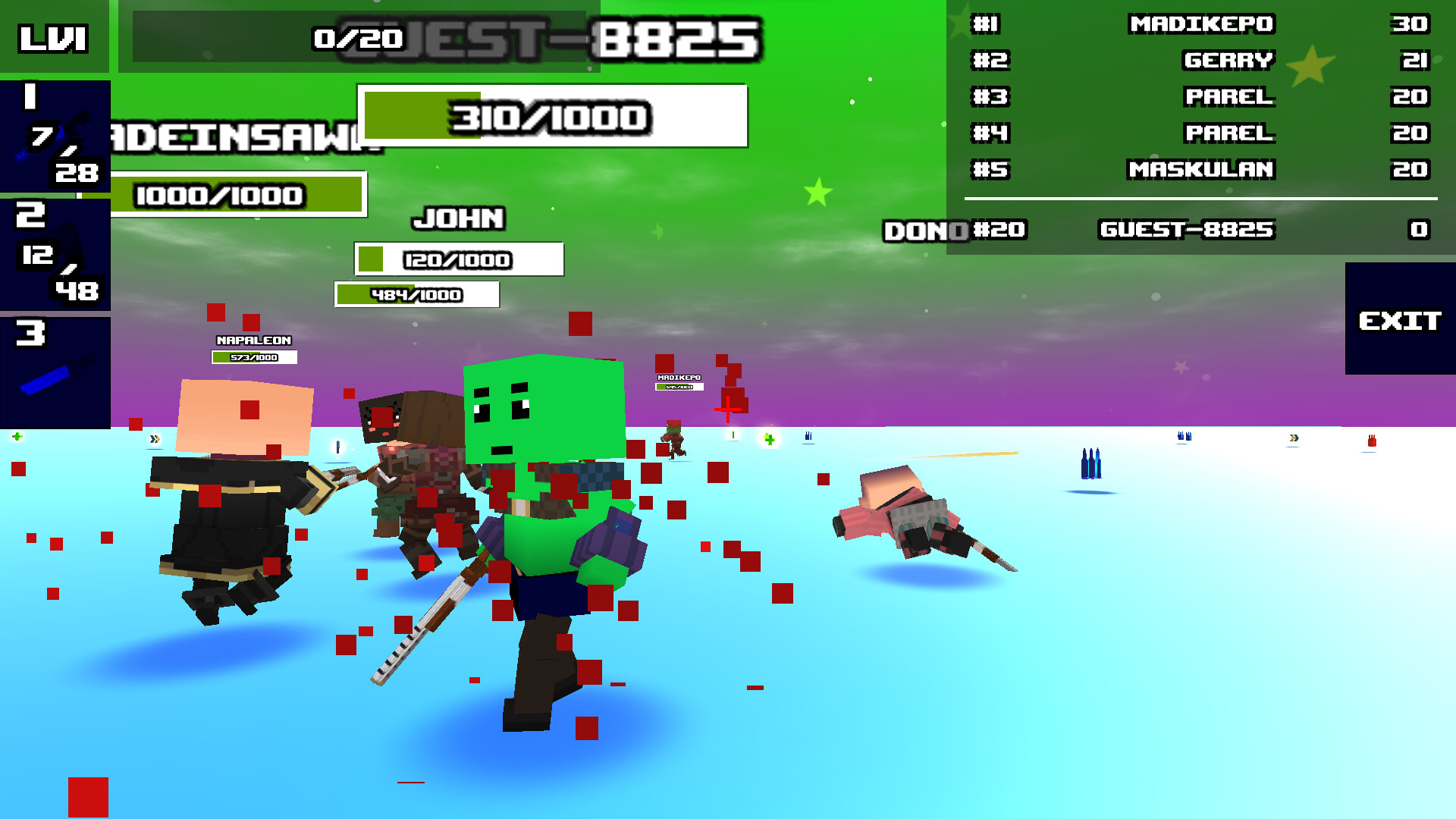Select MADIKEPO at rank #1 on leaderboard
Viewport: 1456px width, 819px height.
point(1203,24)
